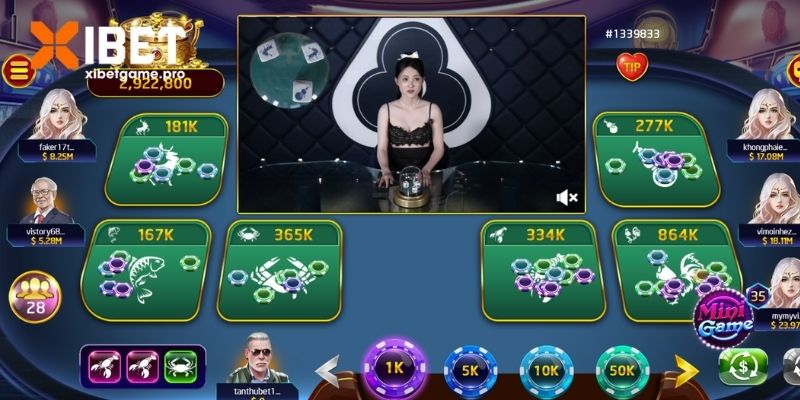800x400 pixels.
Task: Send a tip with the heart TIP button
Action: click(632, 66)
